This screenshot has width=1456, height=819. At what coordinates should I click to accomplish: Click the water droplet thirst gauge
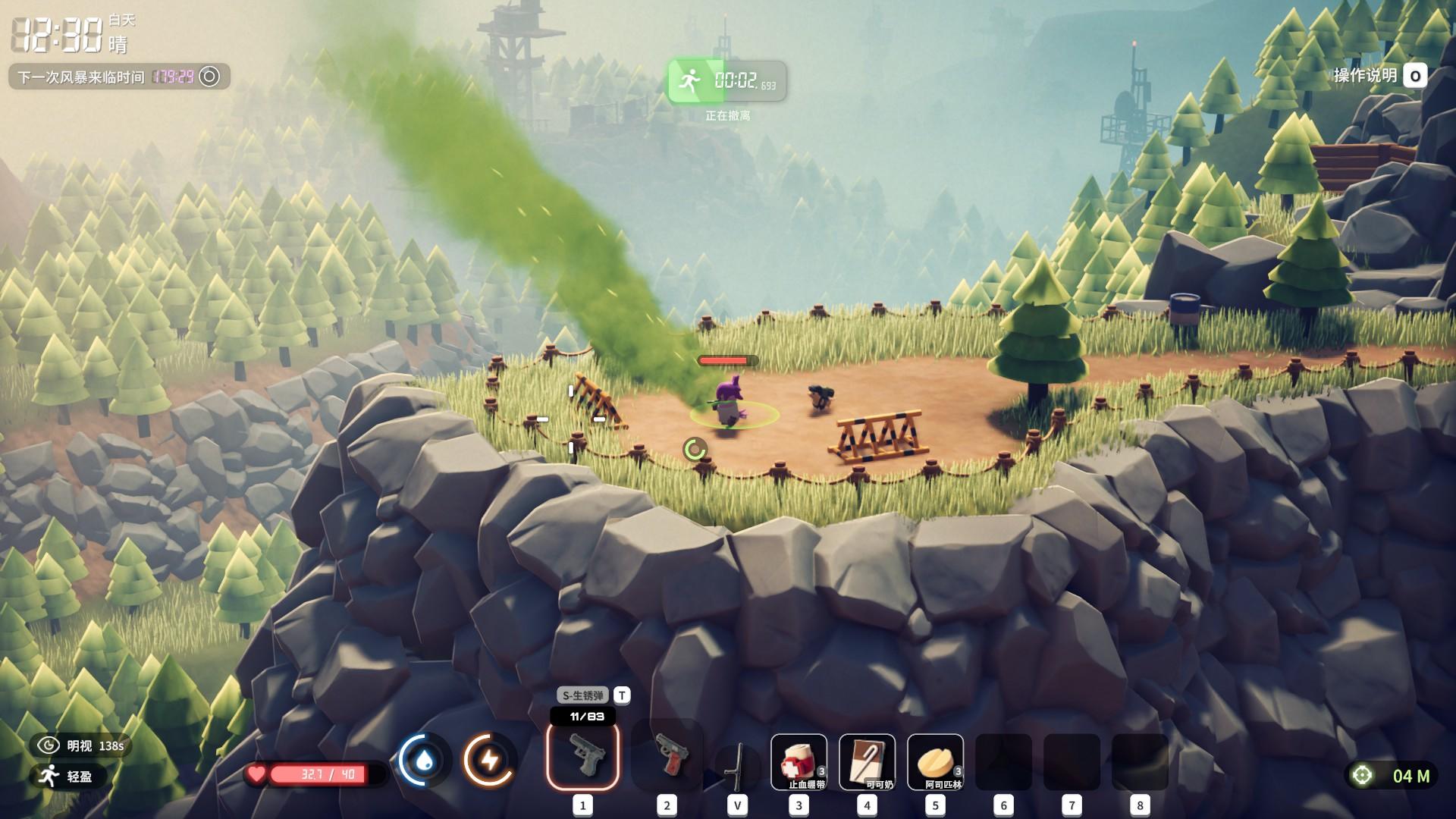click(x=425, y=761)
